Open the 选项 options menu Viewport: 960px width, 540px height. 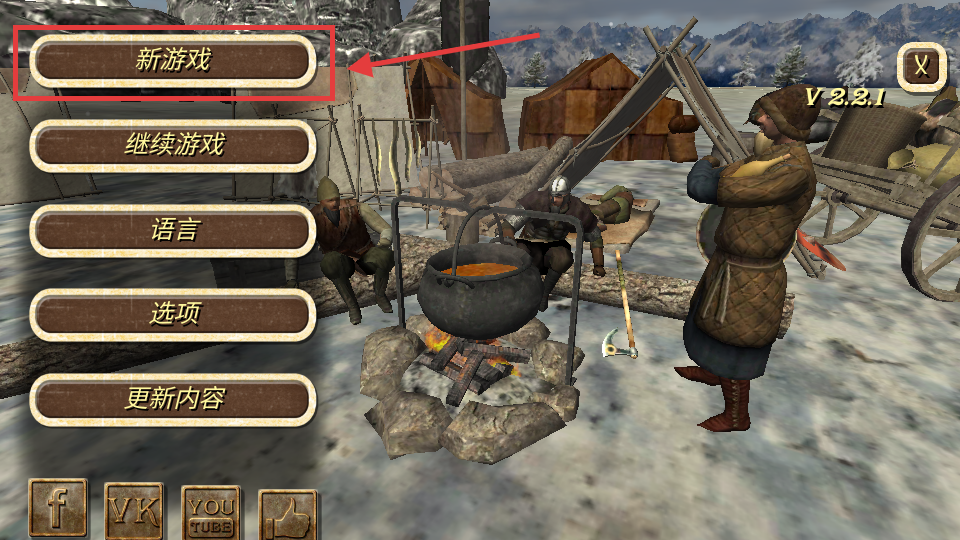[x=173, y=314]
